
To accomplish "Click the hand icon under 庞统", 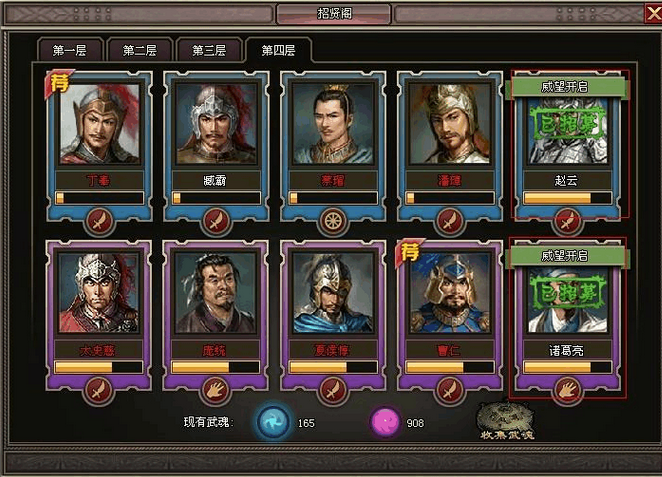I will pyautogui.click(x=215, y=388).
